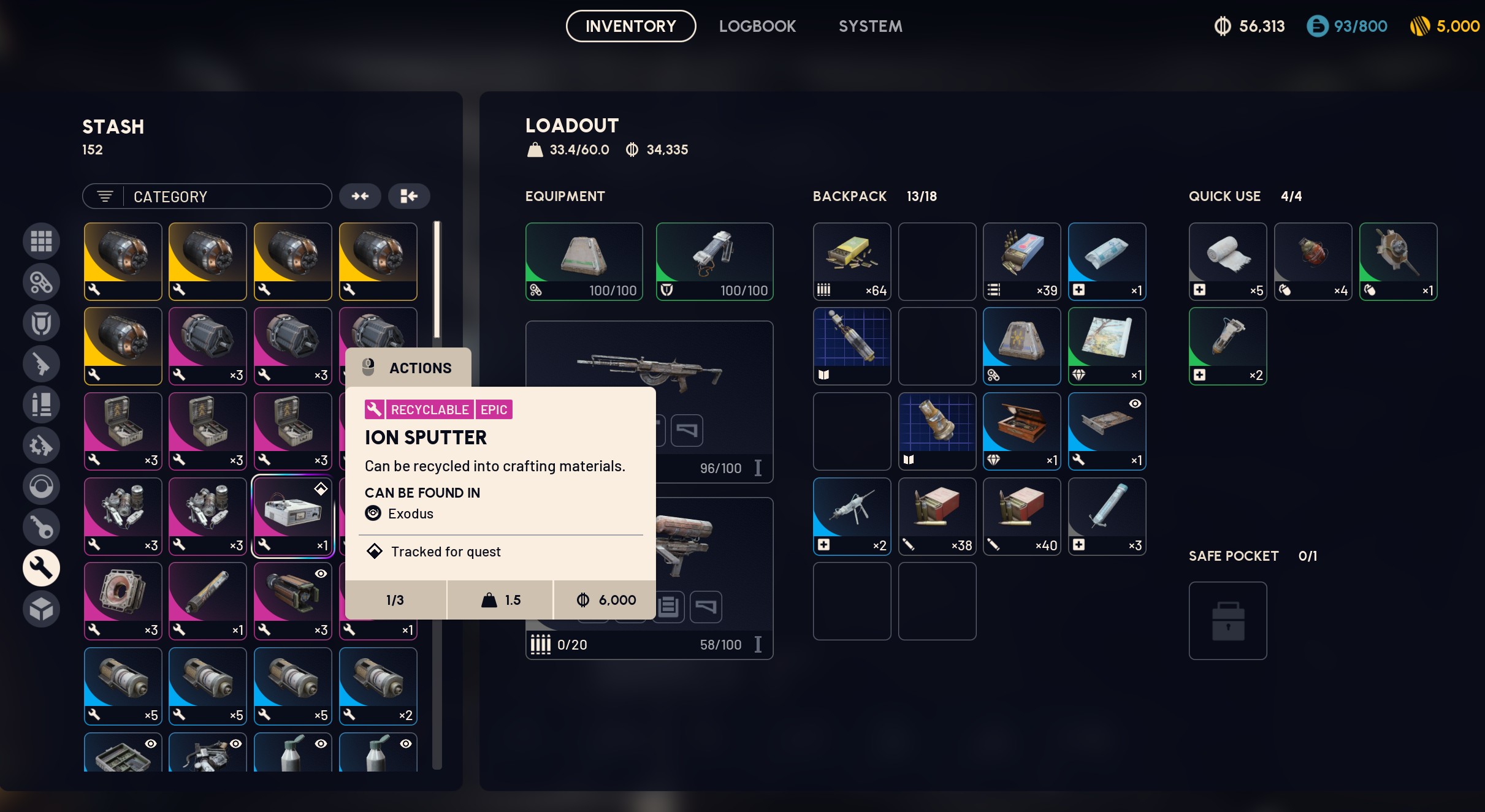Select the x64 ammo box slot
This screenshot has height=812, width=1485.
pyautogui.click(x=852, y=261)
